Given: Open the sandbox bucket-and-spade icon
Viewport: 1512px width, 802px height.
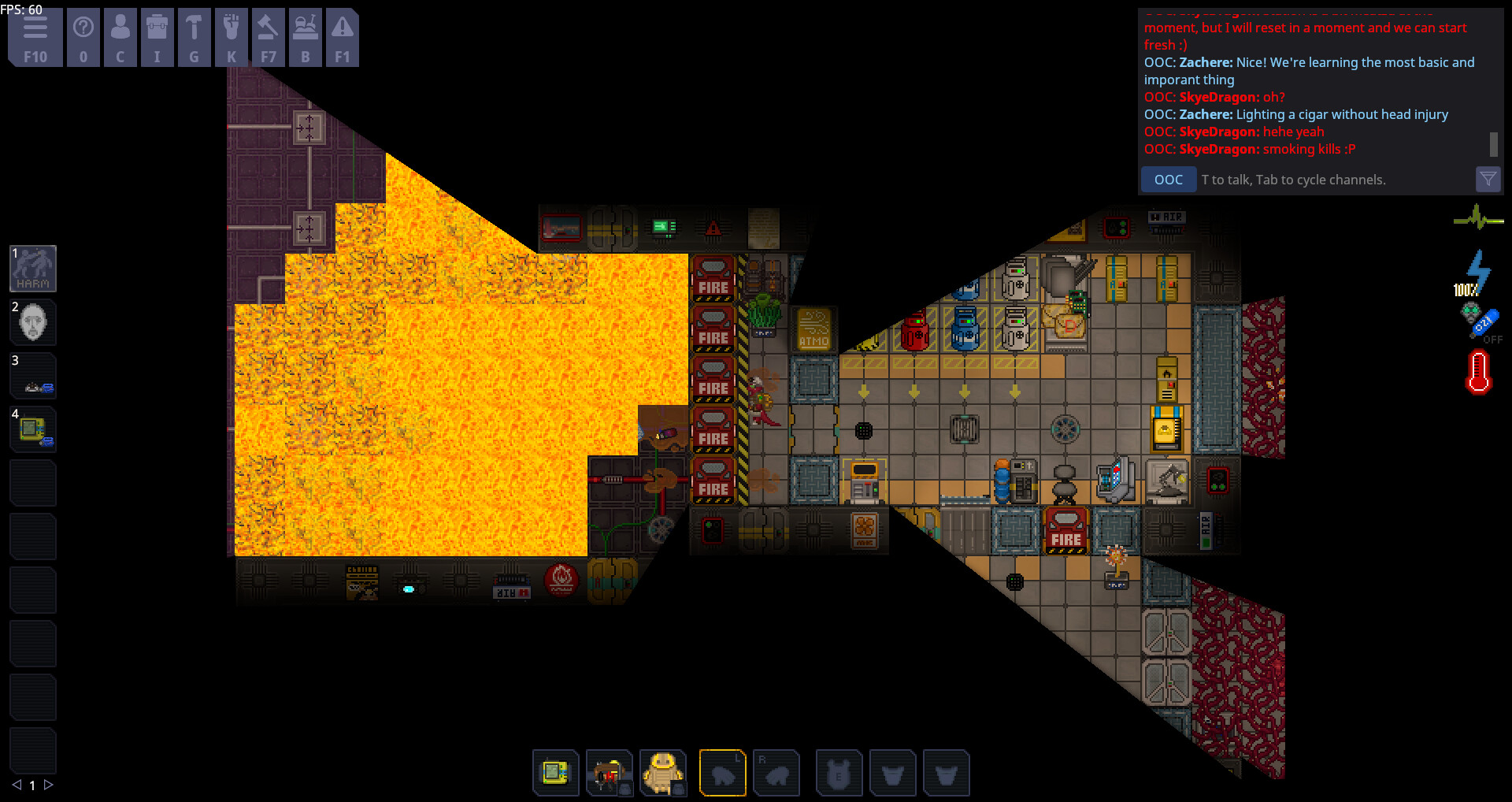Looking at the screenshot, I should click(x=306, y=36).
